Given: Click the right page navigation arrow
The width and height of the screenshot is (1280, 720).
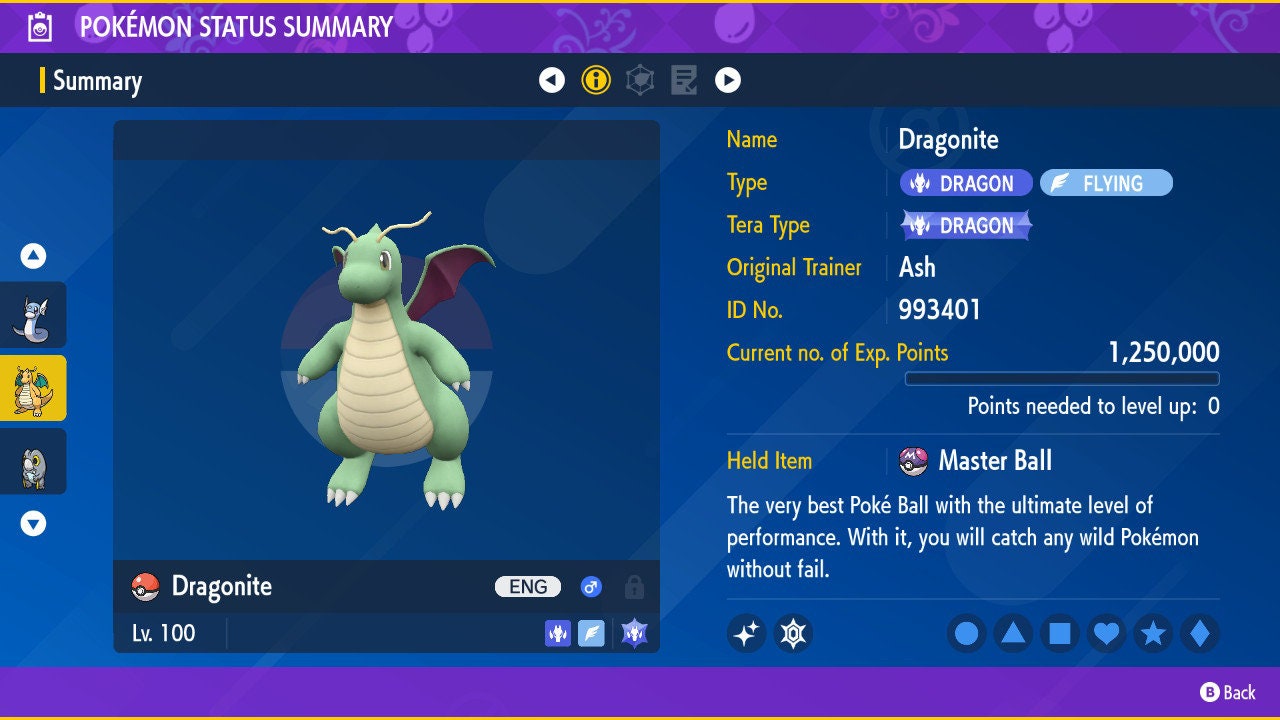Looking at the screenshot, I should [727, 78].
